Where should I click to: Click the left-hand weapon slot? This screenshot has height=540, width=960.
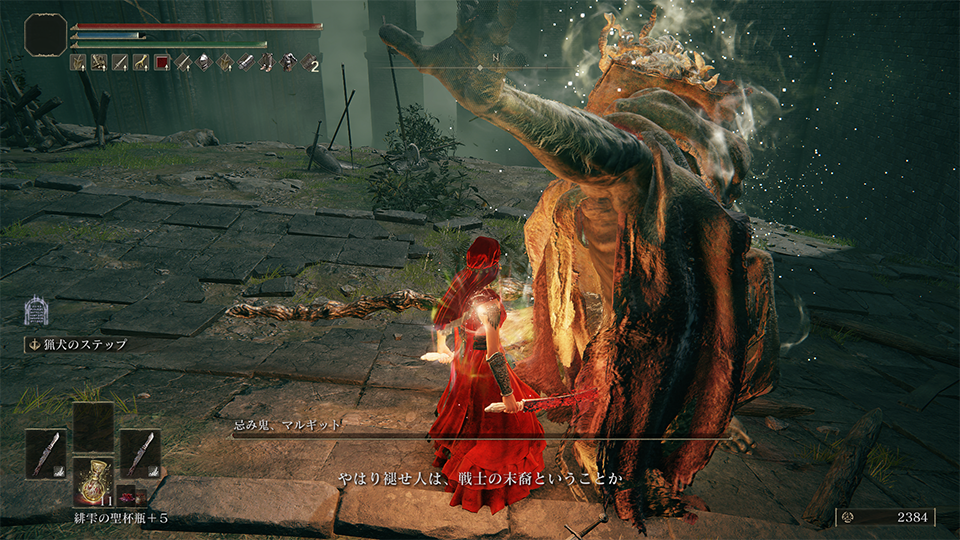(x=46, y=453)
